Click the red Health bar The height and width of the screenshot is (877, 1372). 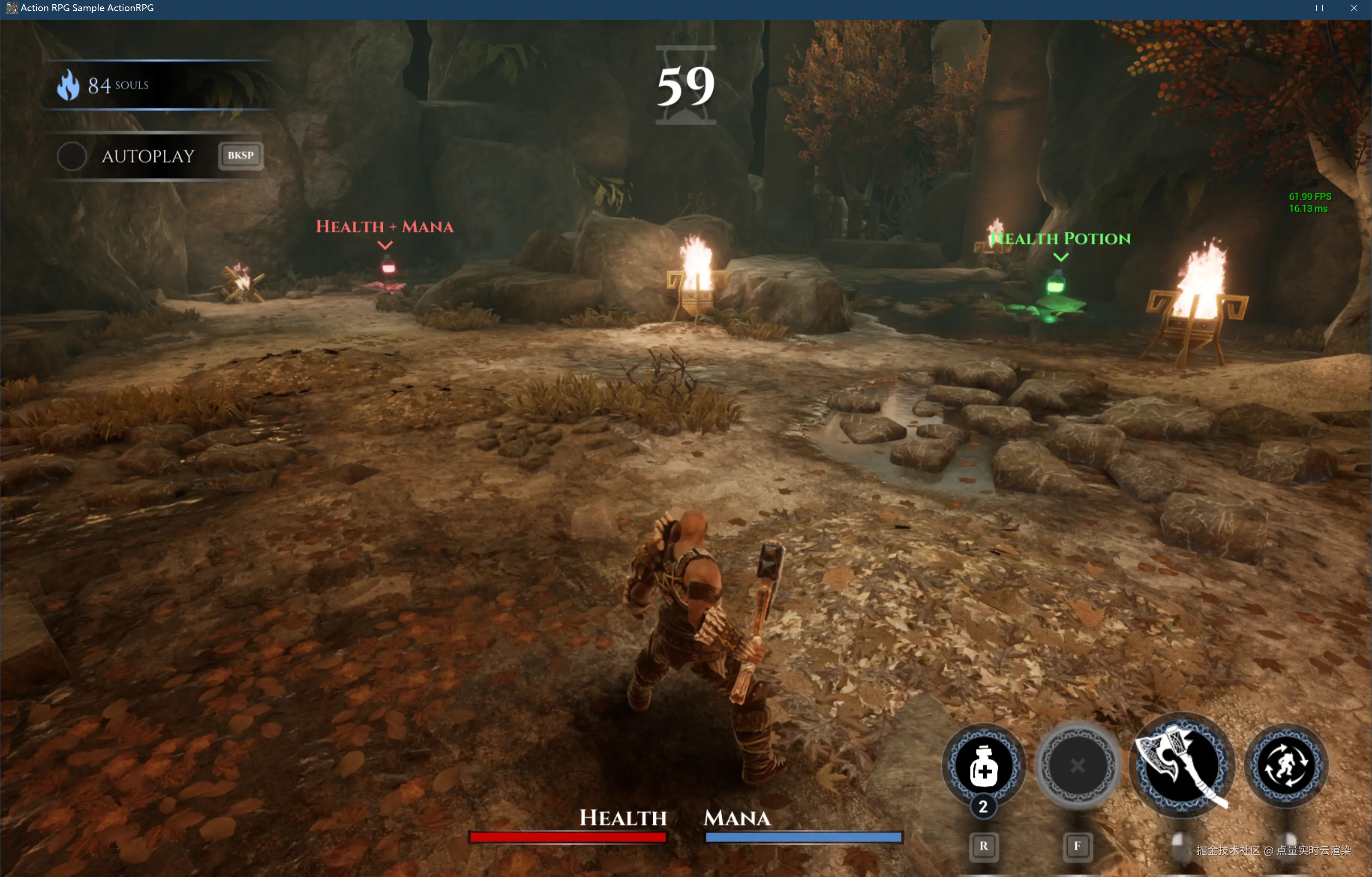567,836
